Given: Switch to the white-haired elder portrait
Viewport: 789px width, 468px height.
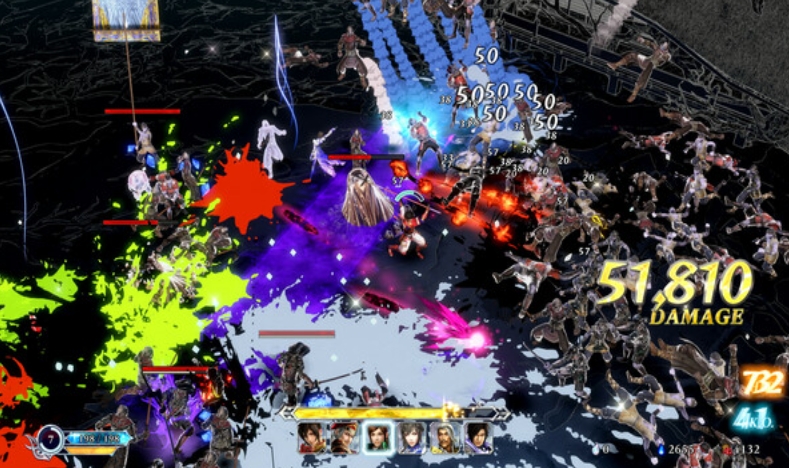Looking at the screenshot, I should 445,438.
